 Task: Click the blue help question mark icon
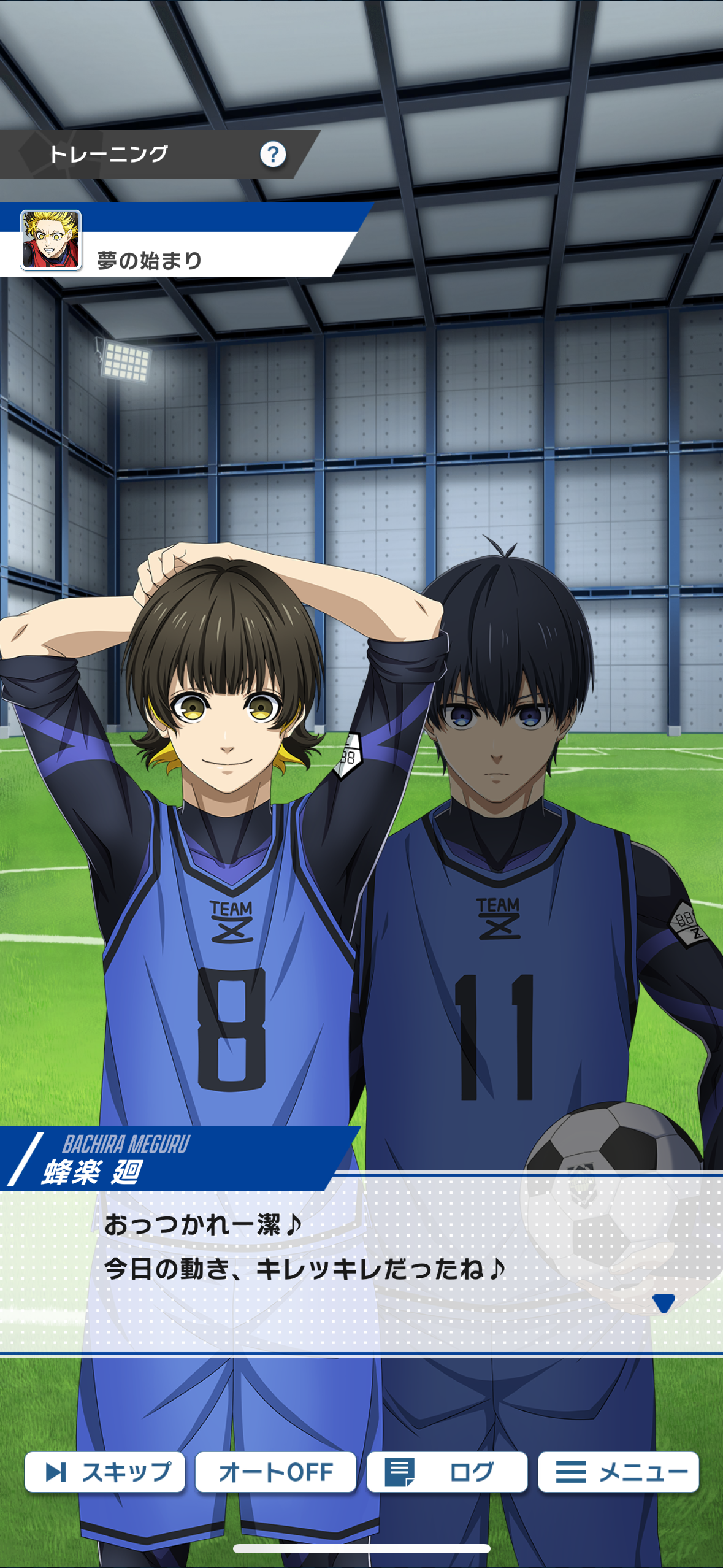pos(273,155)
